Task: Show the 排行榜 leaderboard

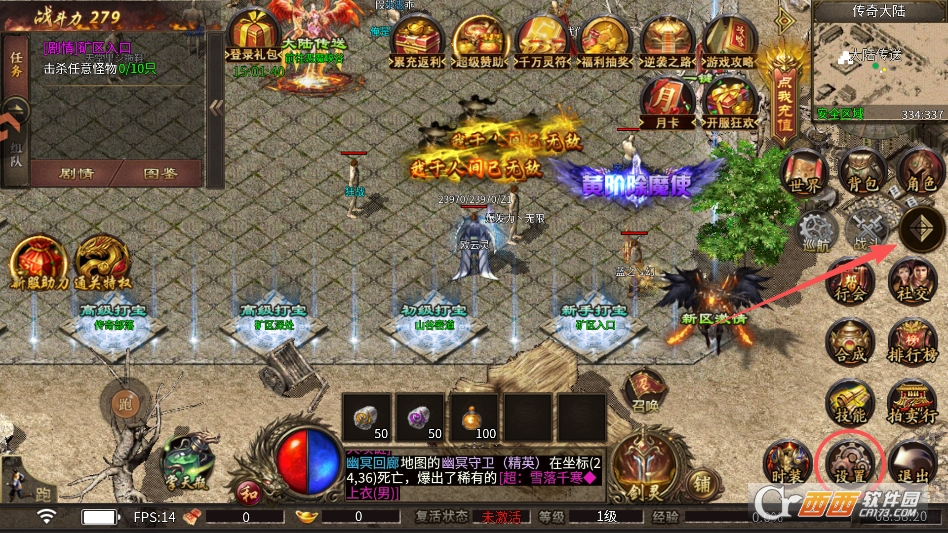Action: click(911, 343)
